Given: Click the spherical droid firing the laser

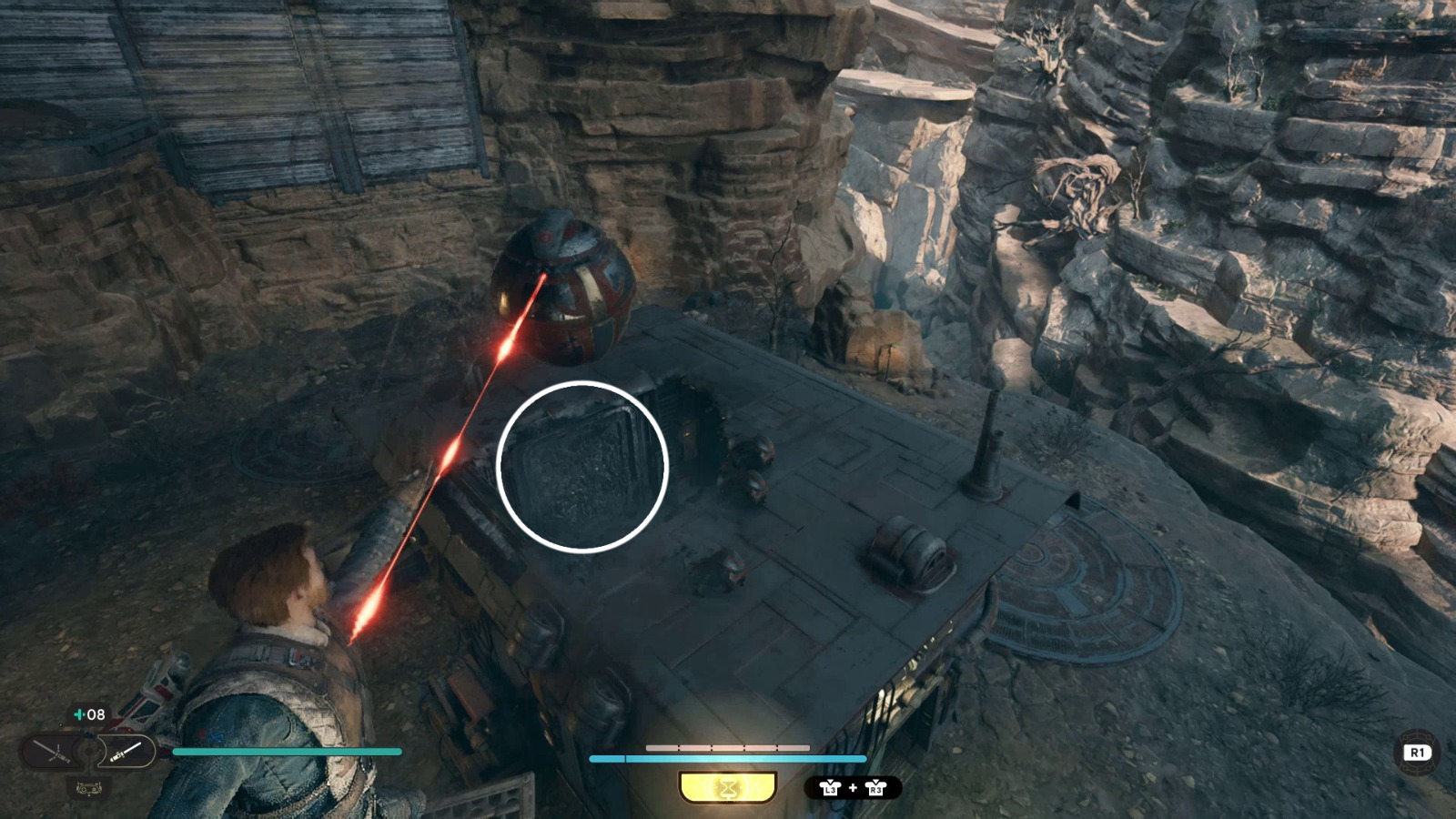Looking at the screenshot, I should point(561,289).
